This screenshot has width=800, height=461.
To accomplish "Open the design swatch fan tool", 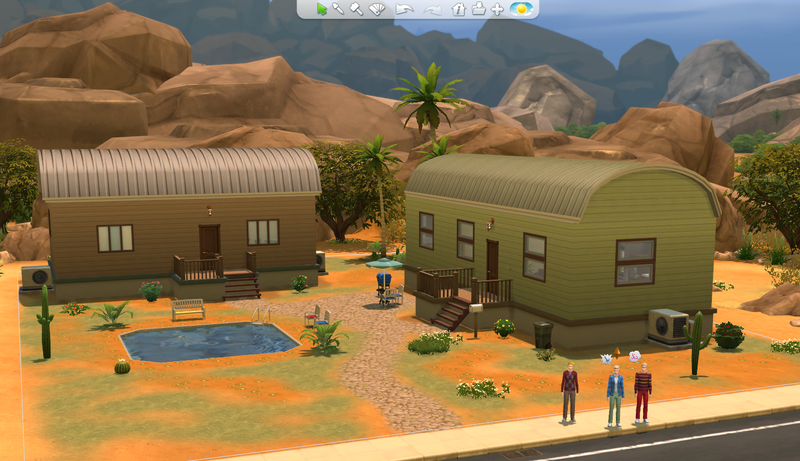I will (x=377, y=9).
